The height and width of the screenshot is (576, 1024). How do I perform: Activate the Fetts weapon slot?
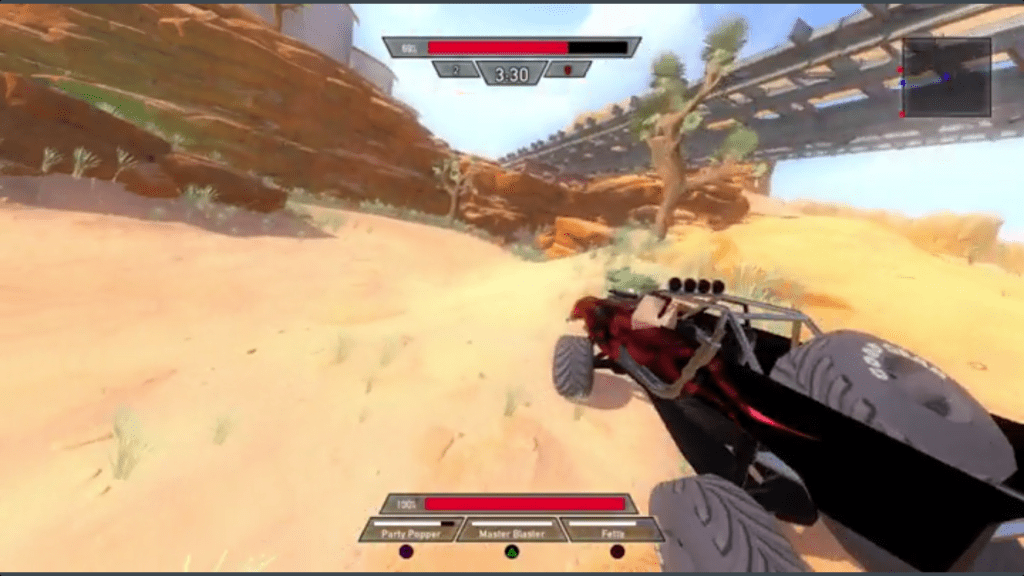point(612,530)
